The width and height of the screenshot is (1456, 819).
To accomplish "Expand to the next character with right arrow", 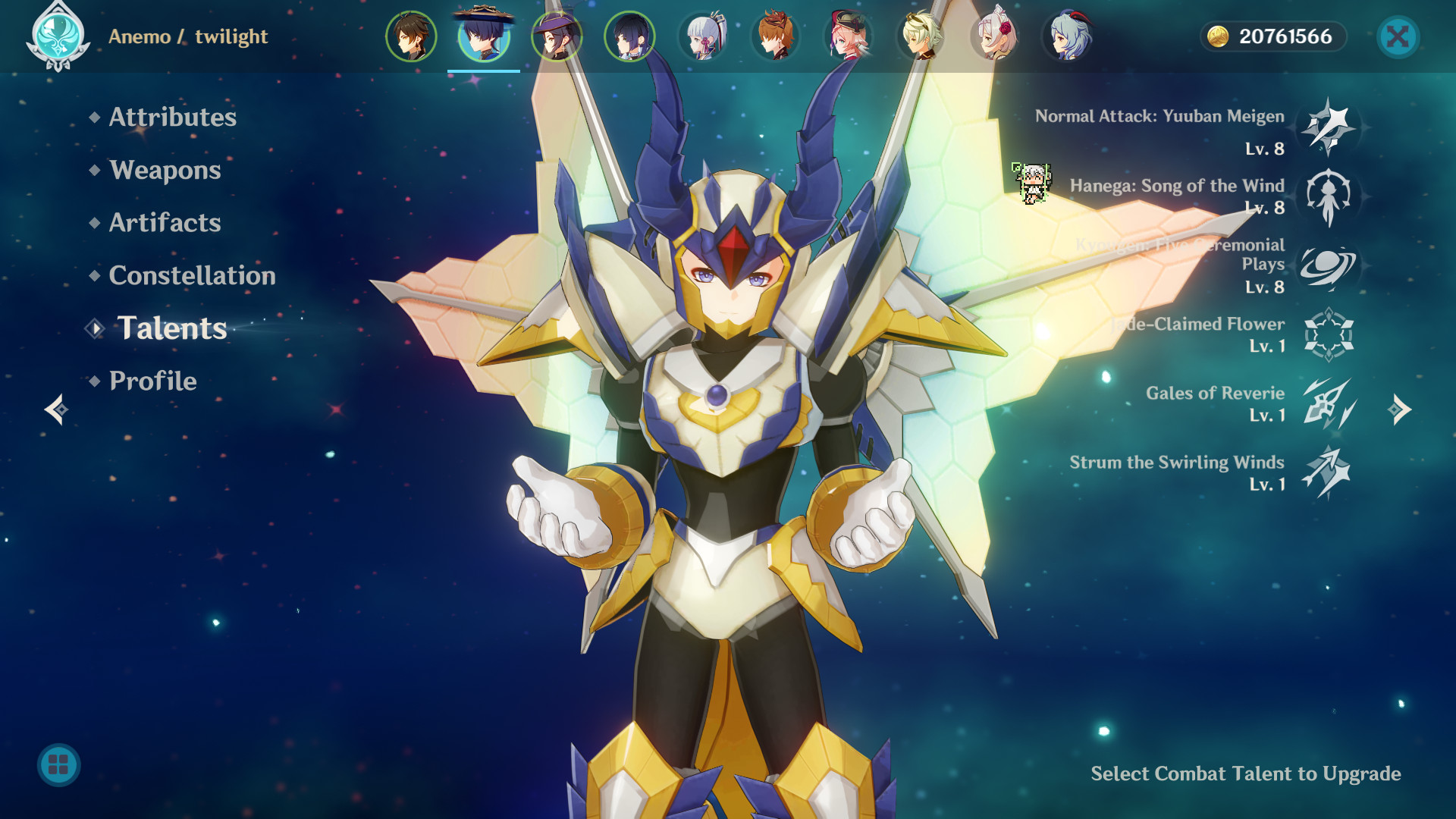I will click(x=1400, y=409).
